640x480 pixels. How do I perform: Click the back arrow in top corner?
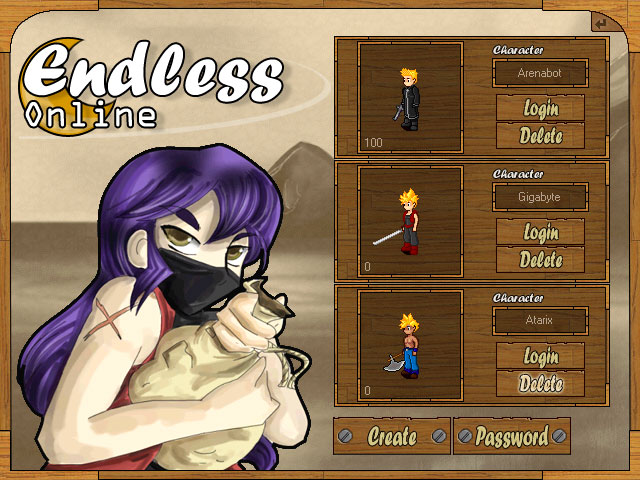point(599,23)
